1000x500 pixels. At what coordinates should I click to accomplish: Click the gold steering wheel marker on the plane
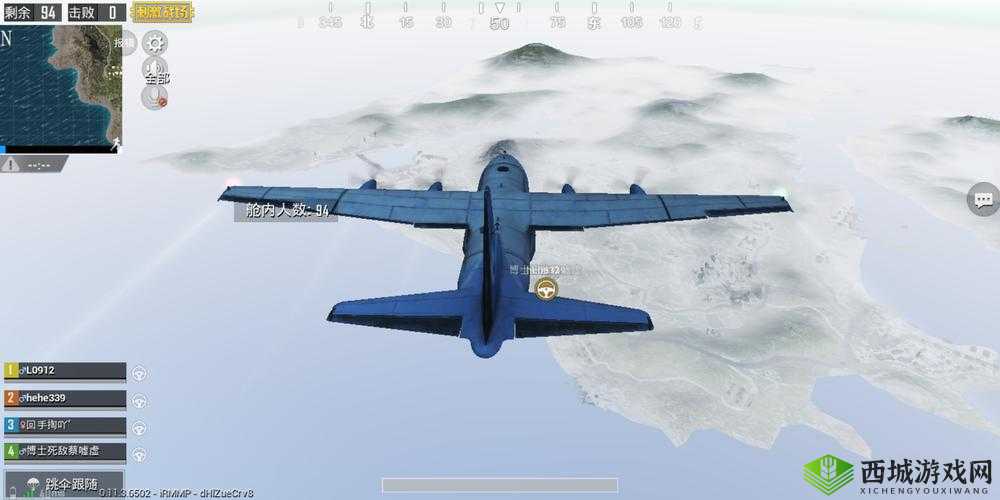click(546, 290)
